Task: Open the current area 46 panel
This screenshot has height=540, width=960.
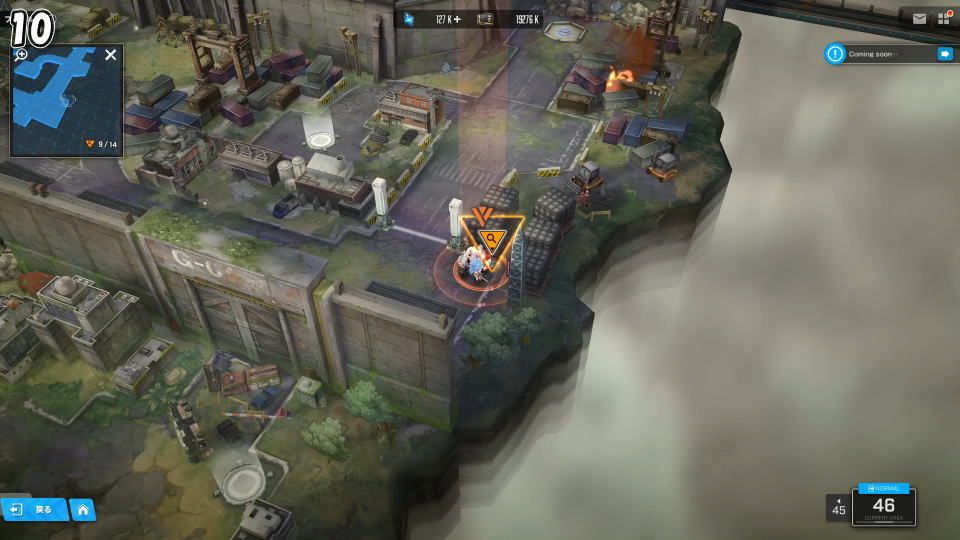Action: pyautogui.click(x=883, y=507)
